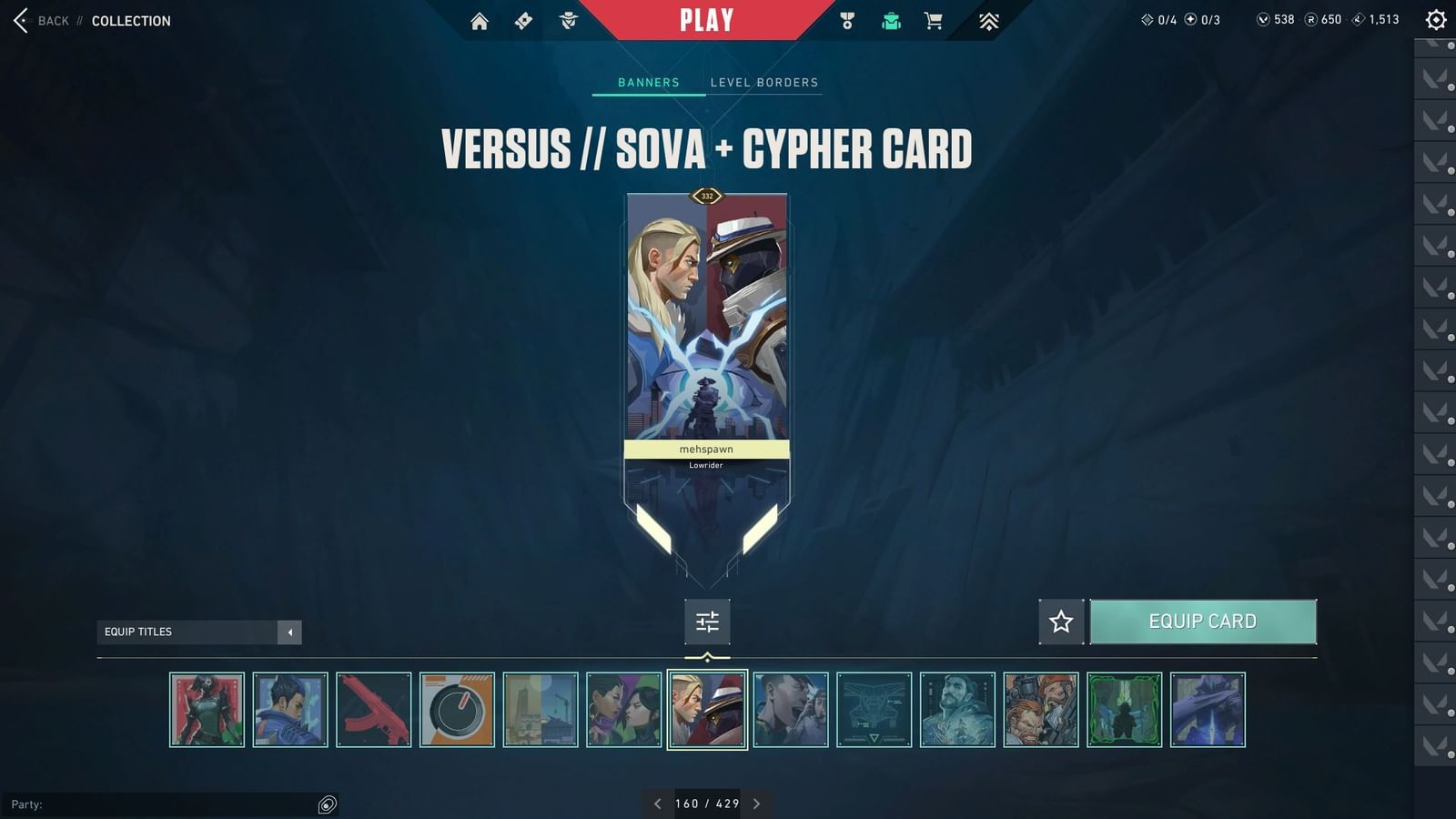Viewport: 1456px width, 819px height.
Task: Open the Agents icon in the navbar
Action: pyautogui.click(x=567, y=19)
